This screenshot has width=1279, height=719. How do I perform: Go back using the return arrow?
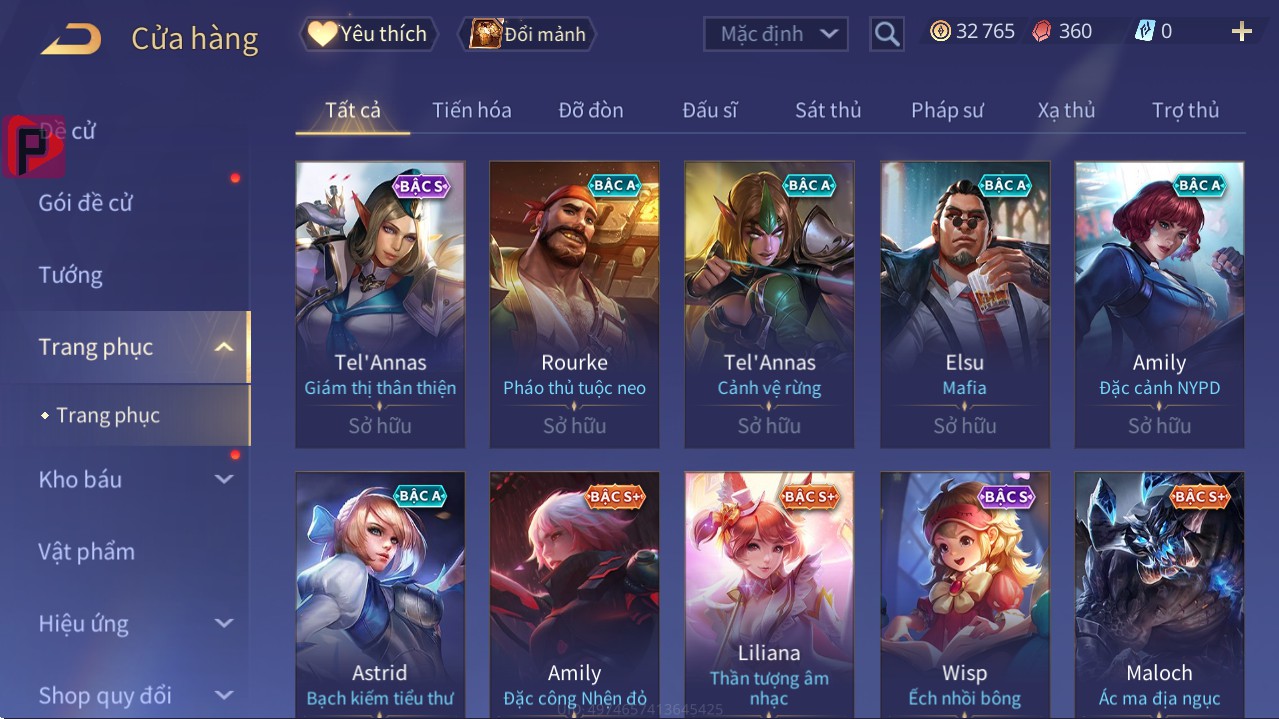(71, 40)
